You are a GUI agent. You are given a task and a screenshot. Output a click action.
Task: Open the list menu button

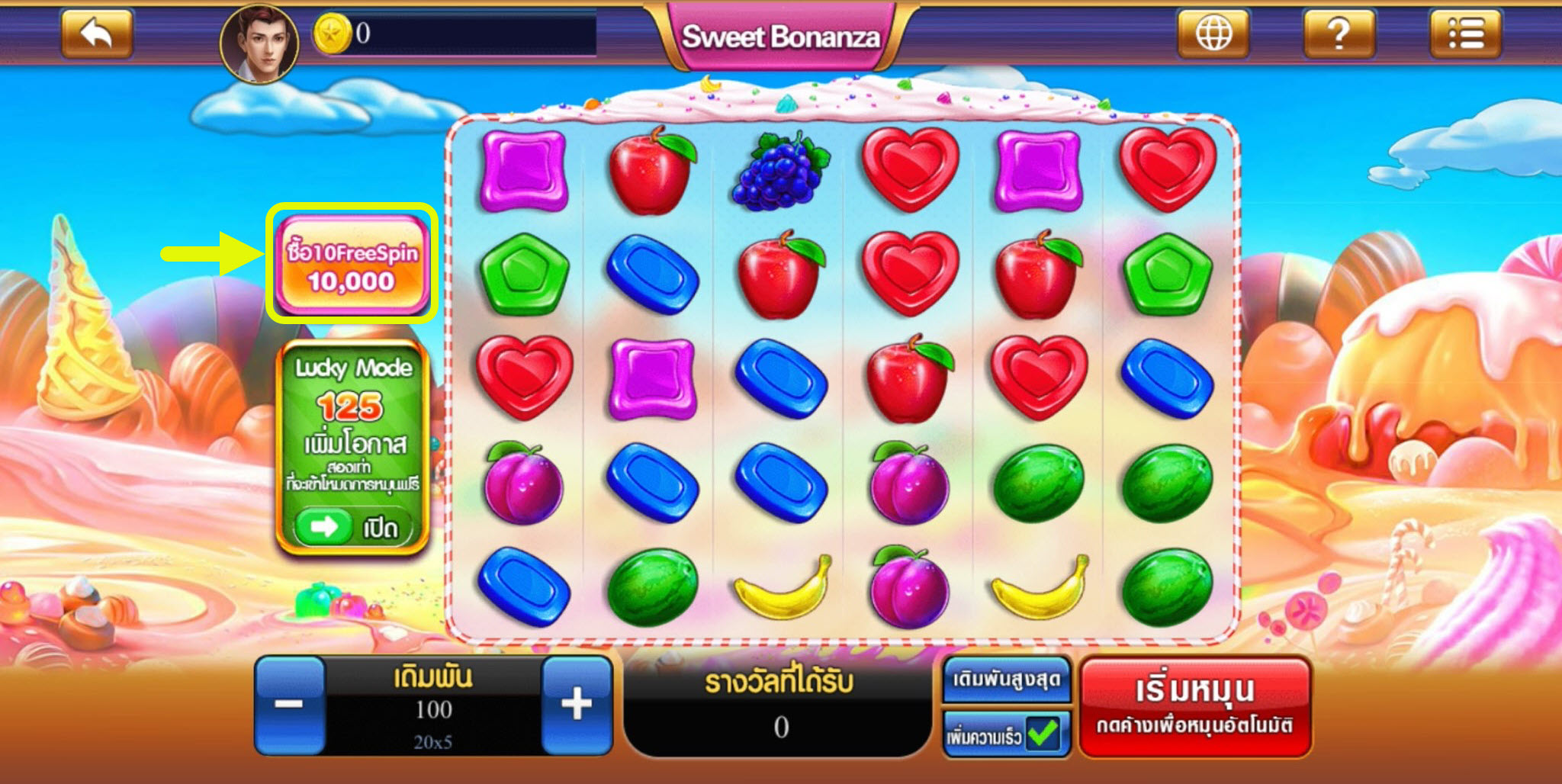click(x=1464, y=34)
